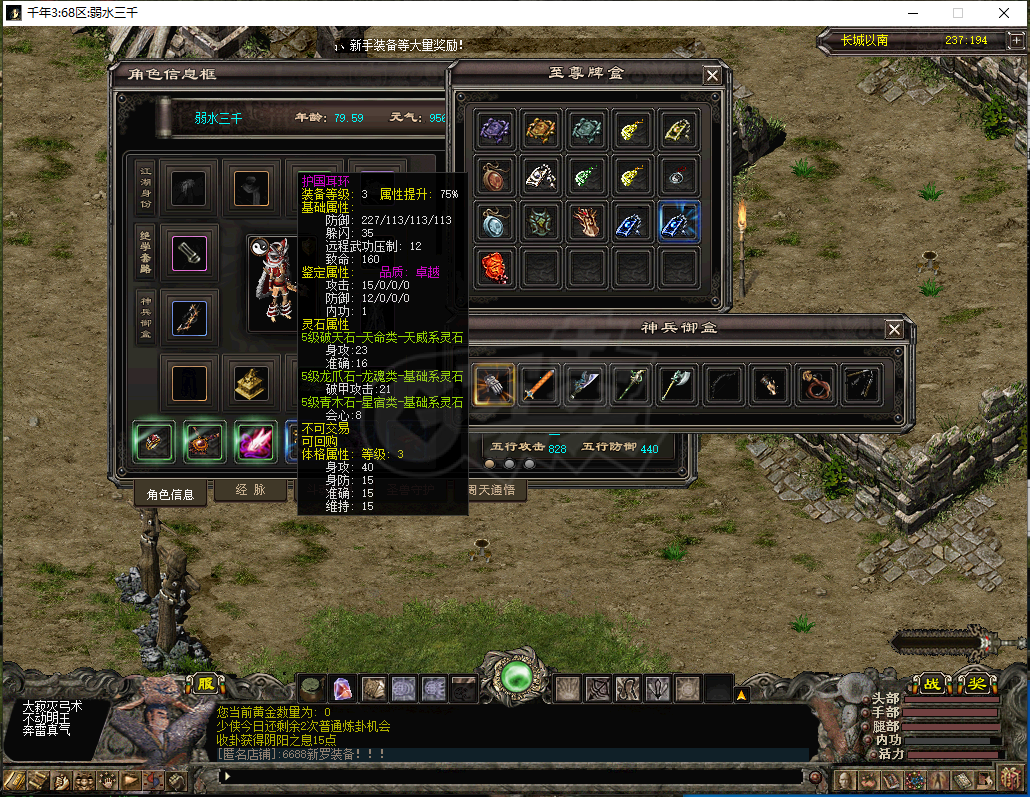Viewport: 1030px width, 797px height.
Task: Close the 至尊牌盒 window
Action: tap(711, 75)
